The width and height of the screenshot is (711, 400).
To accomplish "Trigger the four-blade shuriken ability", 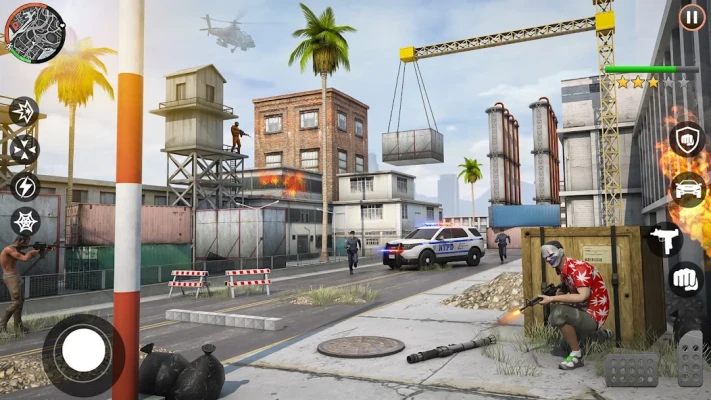I will [24, 149].
